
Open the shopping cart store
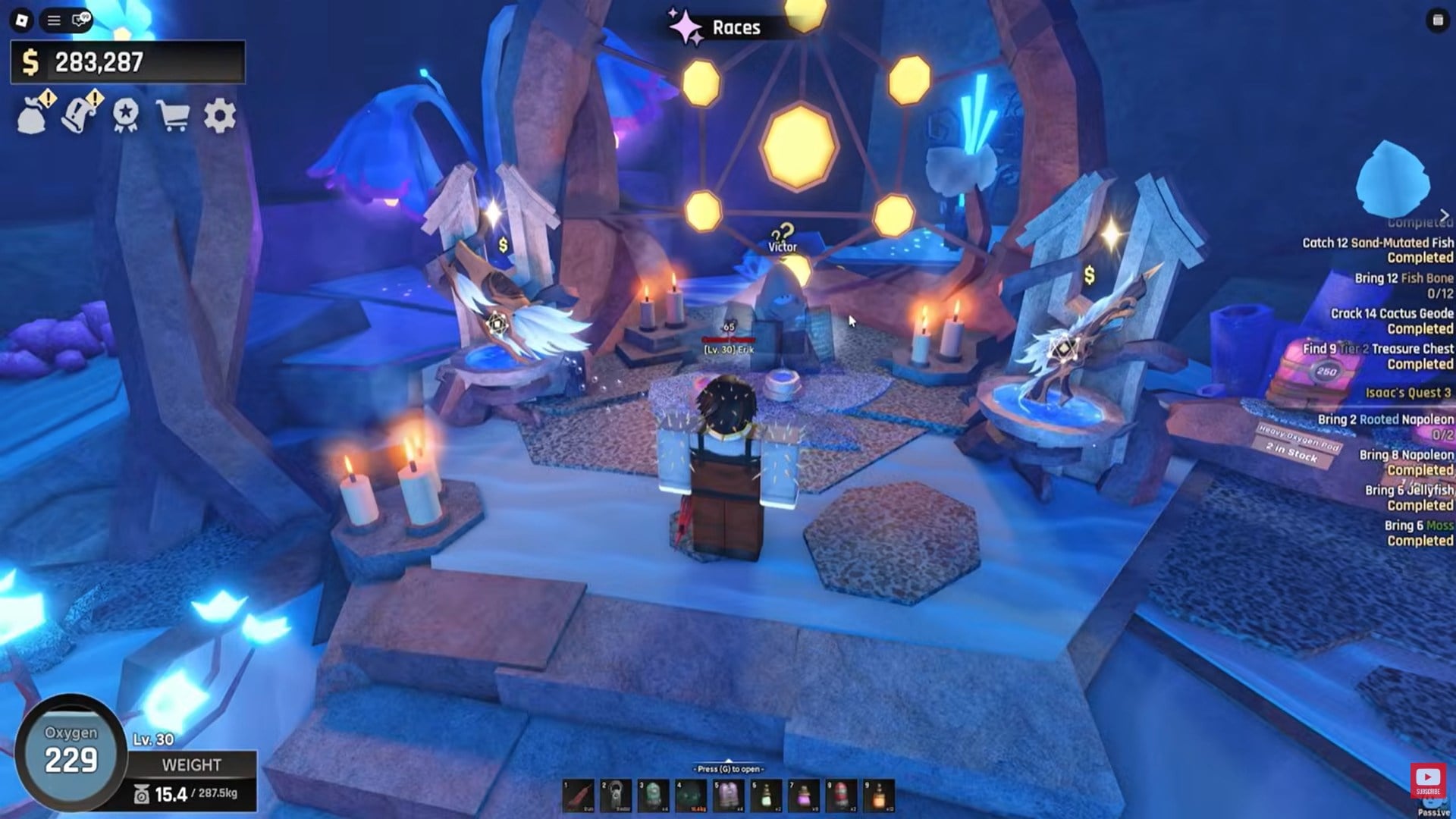pos(173,116)
